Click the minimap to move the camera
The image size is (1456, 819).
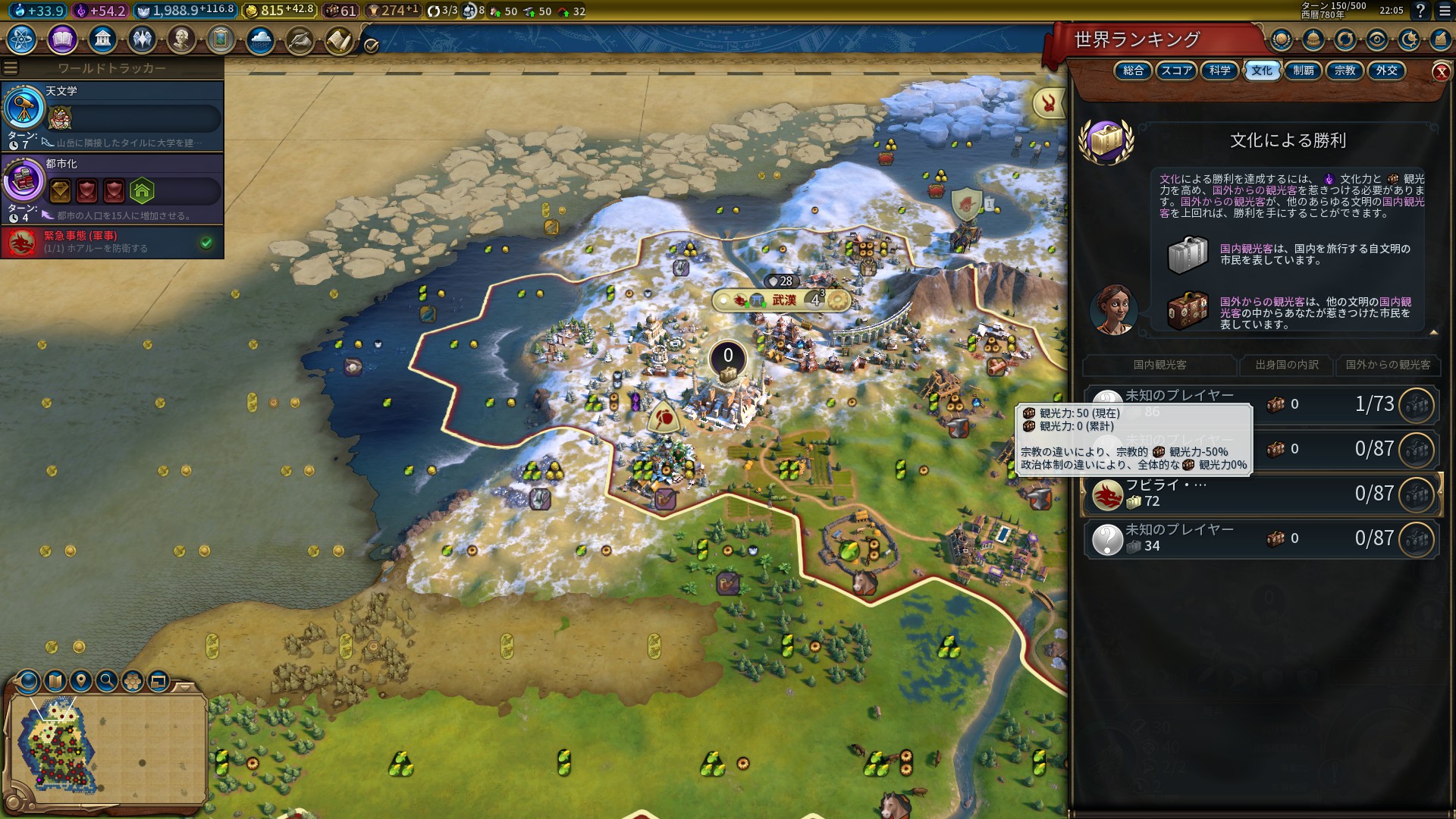tap(106, 747)
